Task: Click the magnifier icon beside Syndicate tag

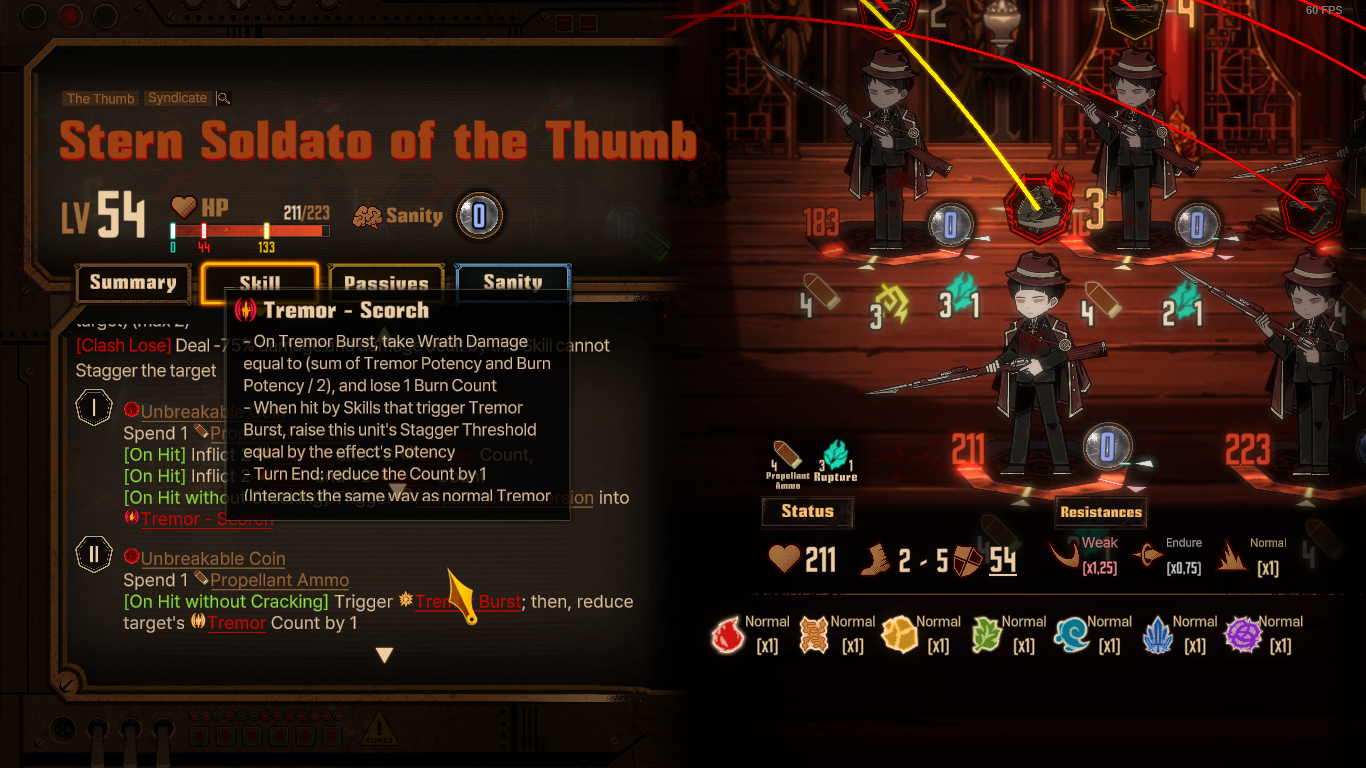Action: 224,98
